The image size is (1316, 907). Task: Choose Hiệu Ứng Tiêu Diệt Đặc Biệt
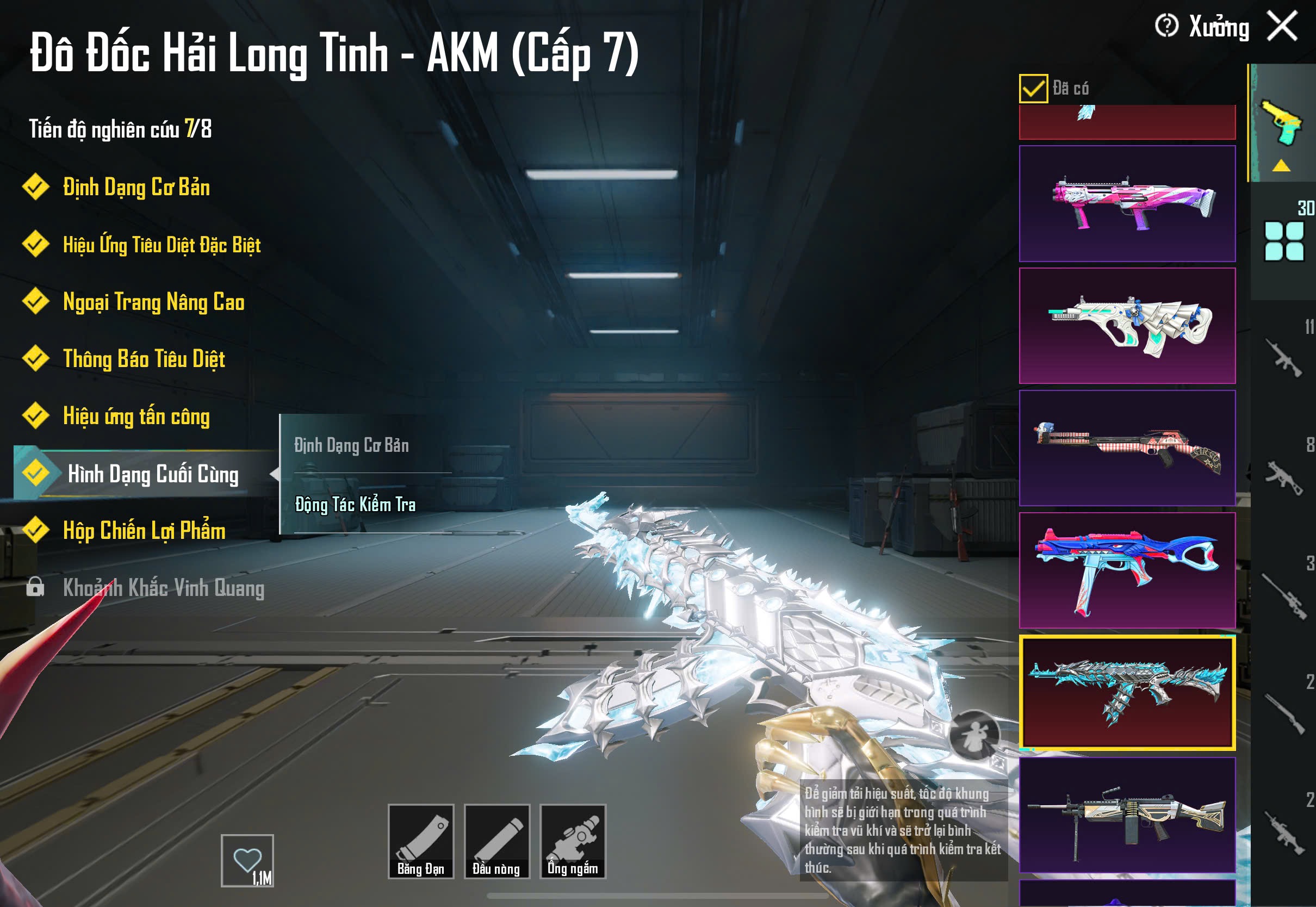coord(162,245)
